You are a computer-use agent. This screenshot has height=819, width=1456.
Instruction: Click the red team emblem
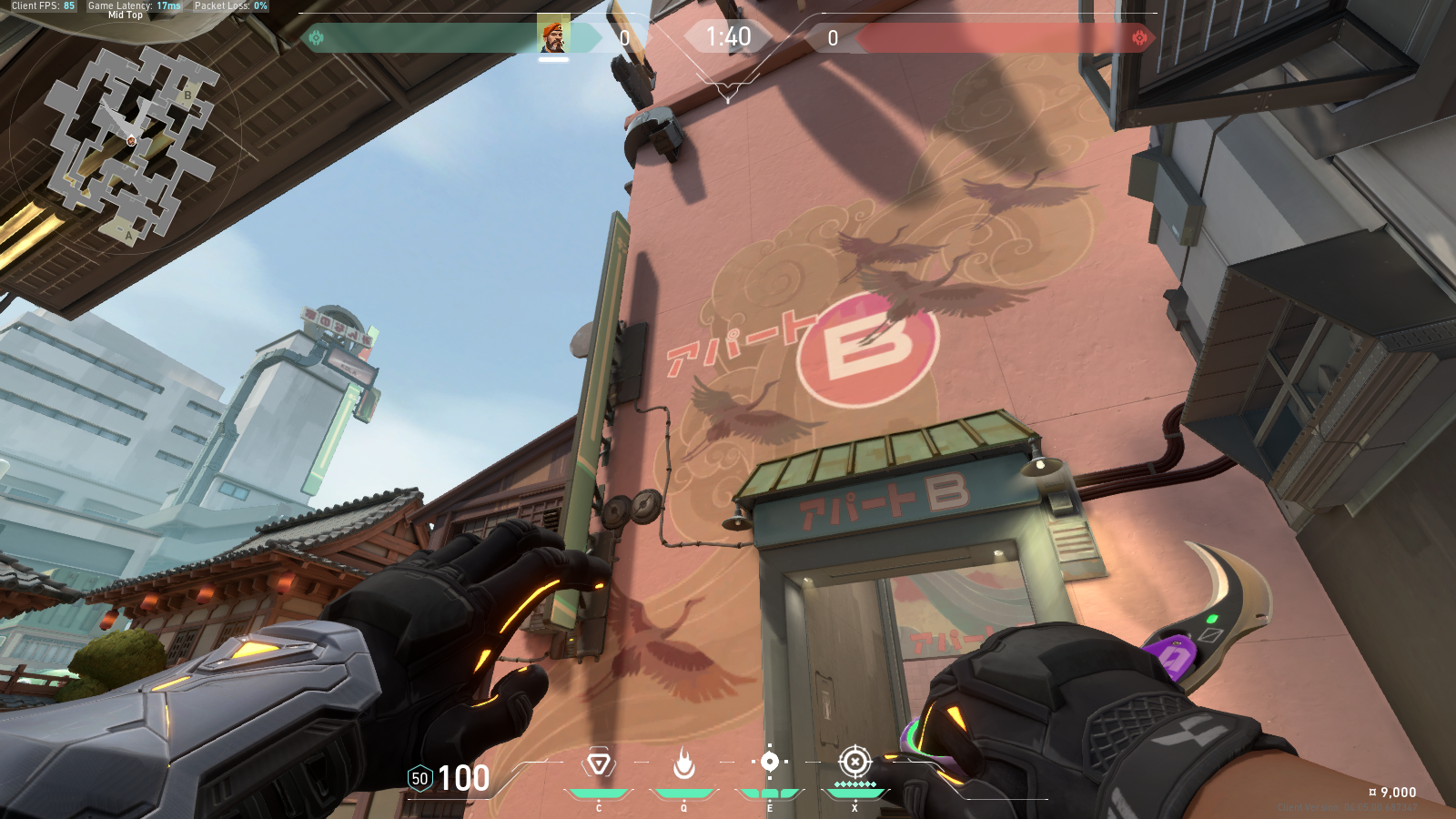click(x=1139, y=37)
